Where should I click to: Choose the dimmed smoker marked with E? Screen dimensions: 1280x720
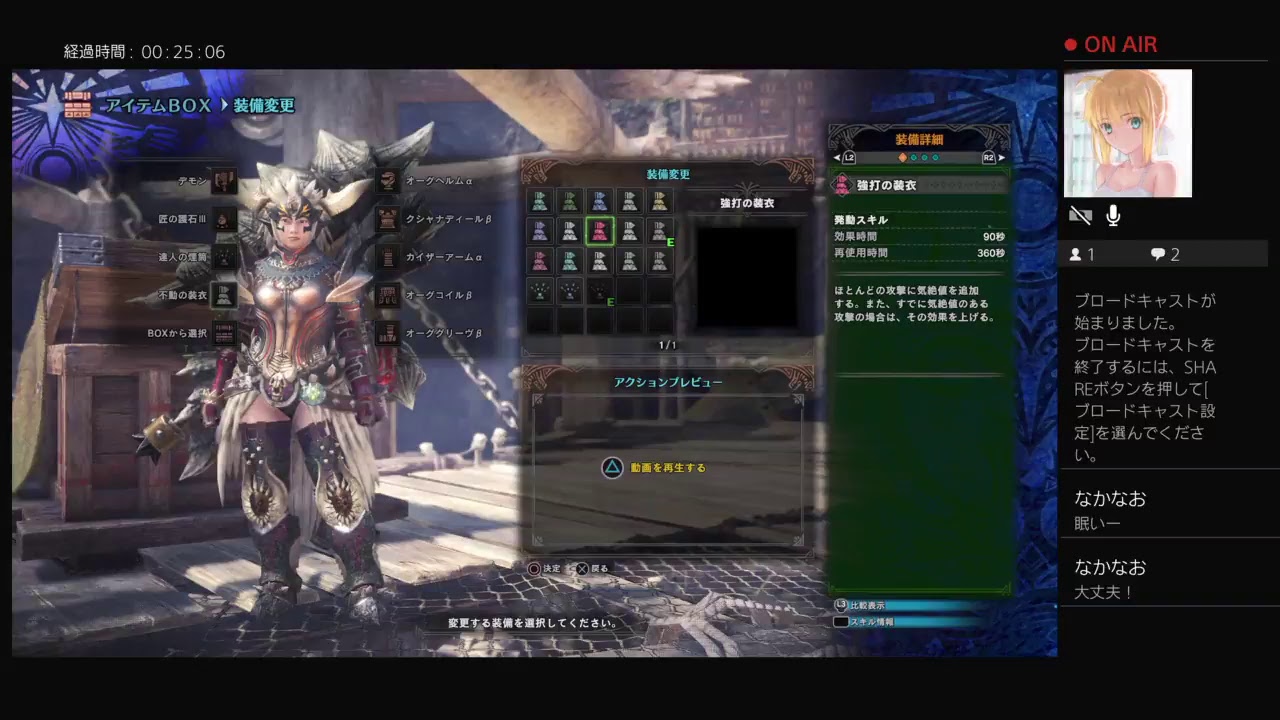600,291
